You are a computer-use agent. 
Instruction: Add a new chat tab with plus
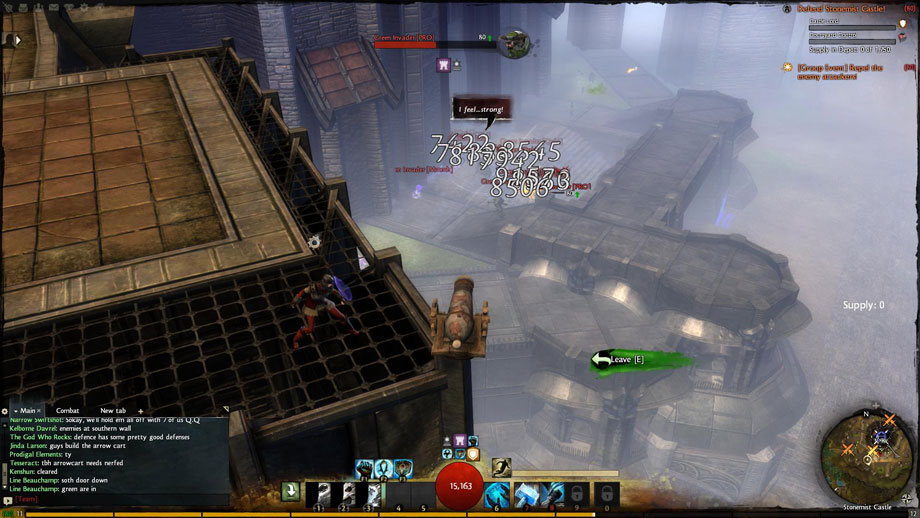pos(140,411)
